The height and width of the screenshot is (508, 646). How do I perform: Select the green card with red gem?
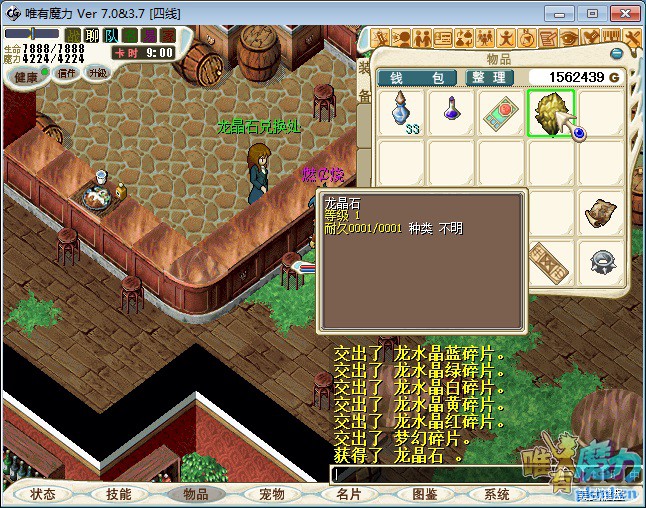click(x=501, y=112)
